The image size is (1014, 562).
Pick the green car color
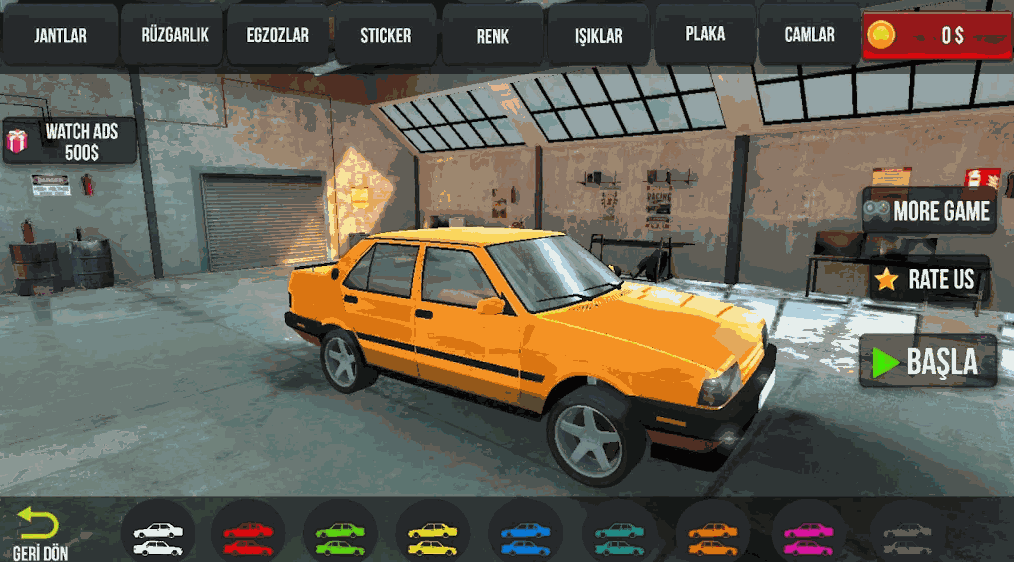340,538
